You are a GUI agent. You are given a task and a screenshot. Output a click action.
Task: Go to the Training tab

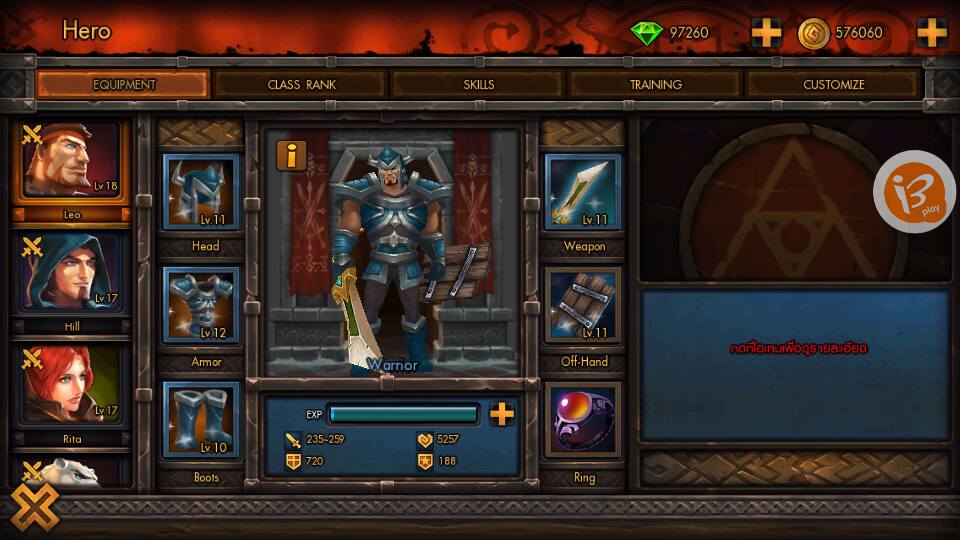656,85
